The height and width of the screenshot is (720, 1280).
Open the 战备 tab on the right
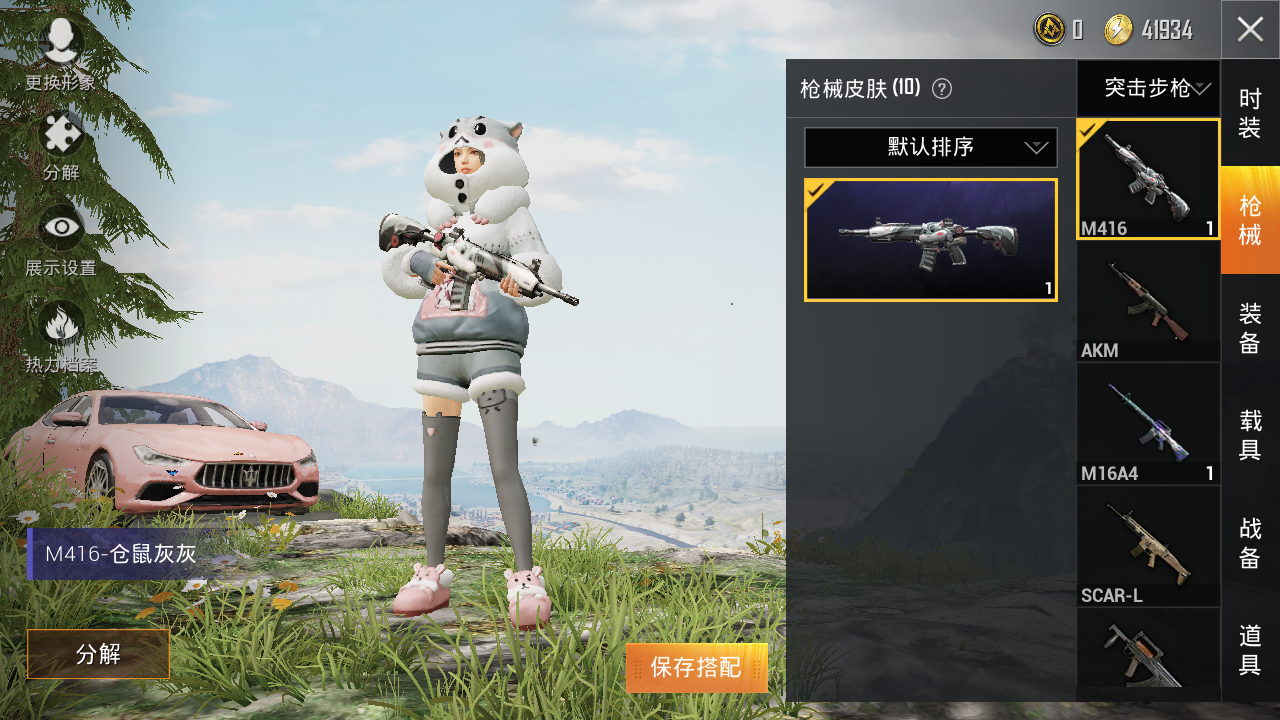pyautogui.click(x=1249, y=542)
